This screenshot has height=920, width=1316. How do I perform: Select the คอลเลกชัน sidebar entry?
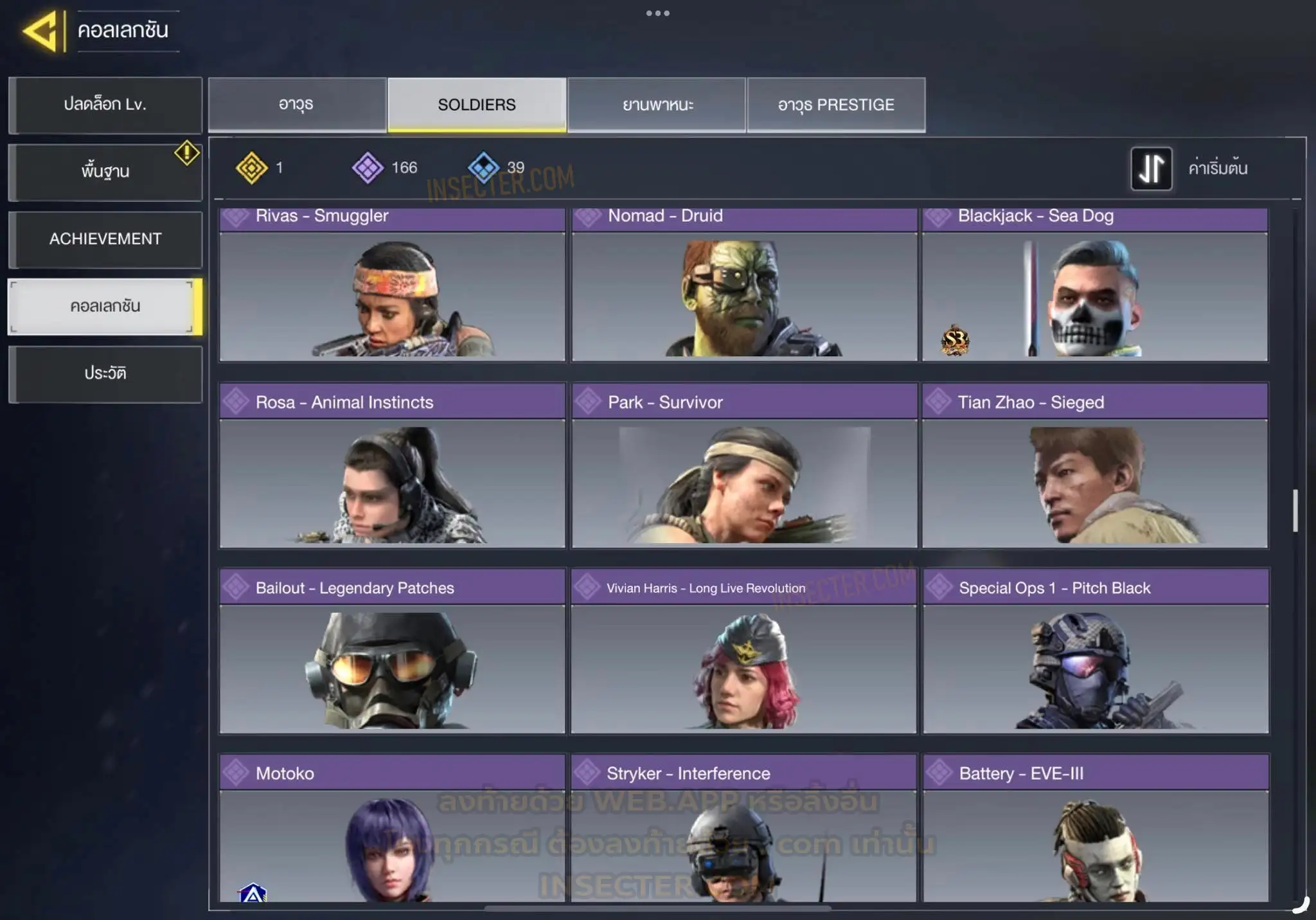[105, 307]
